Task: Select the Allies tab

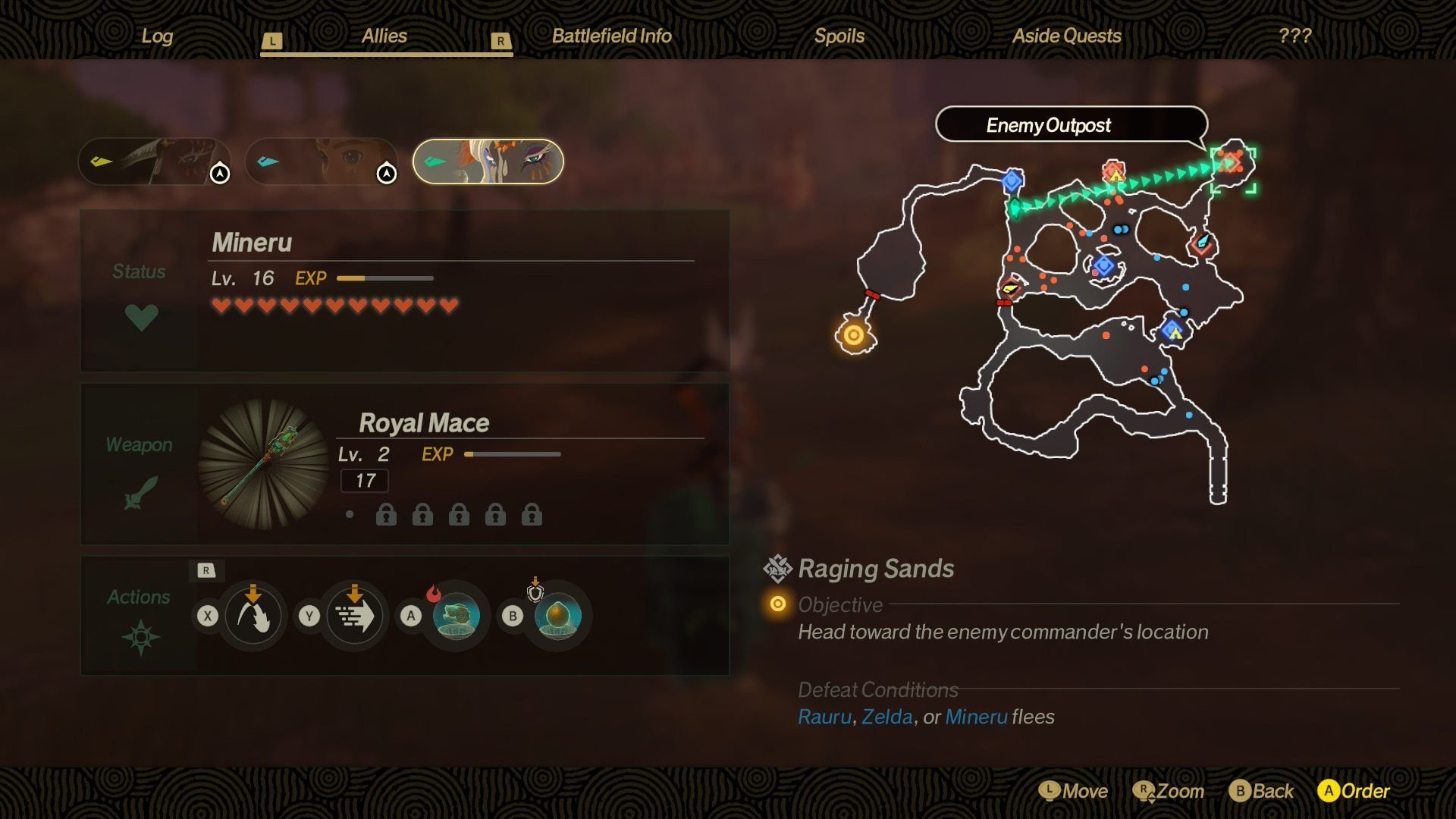Action: (x=384, y=36)
